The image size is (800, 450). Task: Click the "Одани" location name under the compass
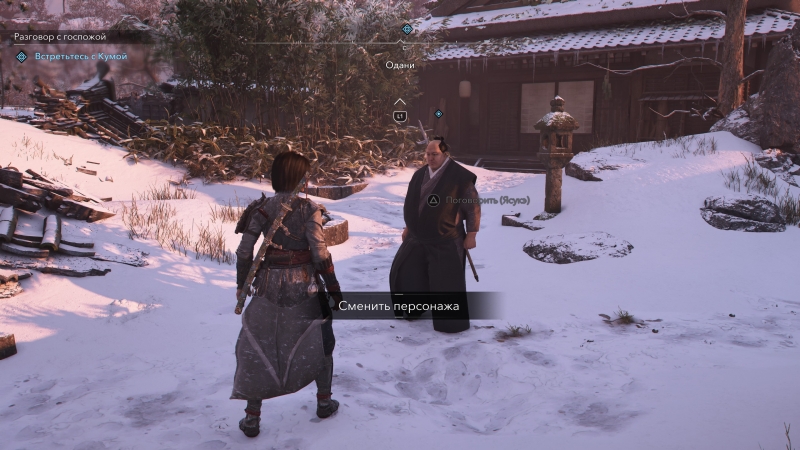tap(400, 65)
